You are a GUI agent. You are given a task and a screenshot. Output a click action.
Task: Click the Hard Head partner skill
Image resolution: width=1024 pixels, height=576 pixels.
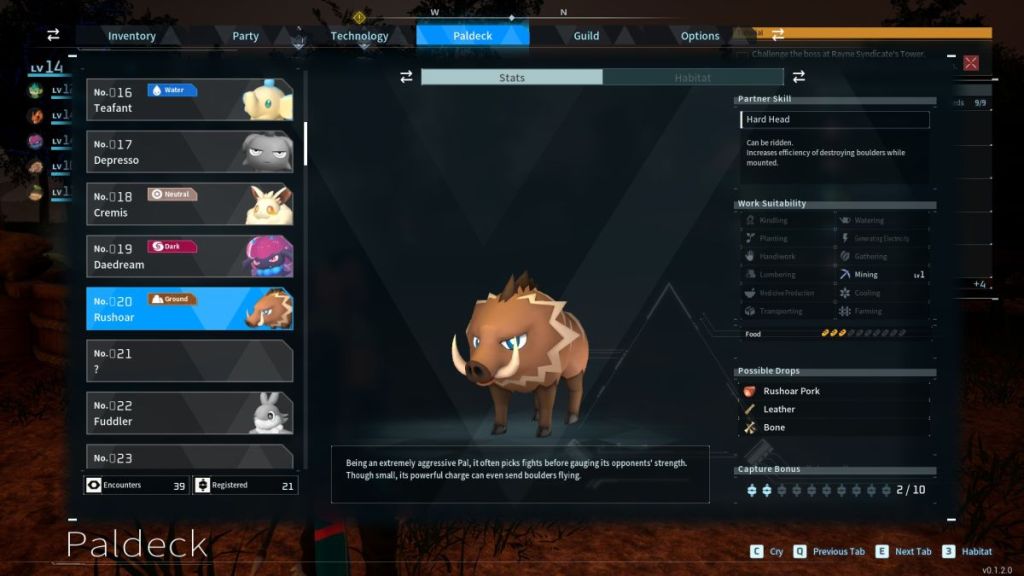(x=835, y=120)
